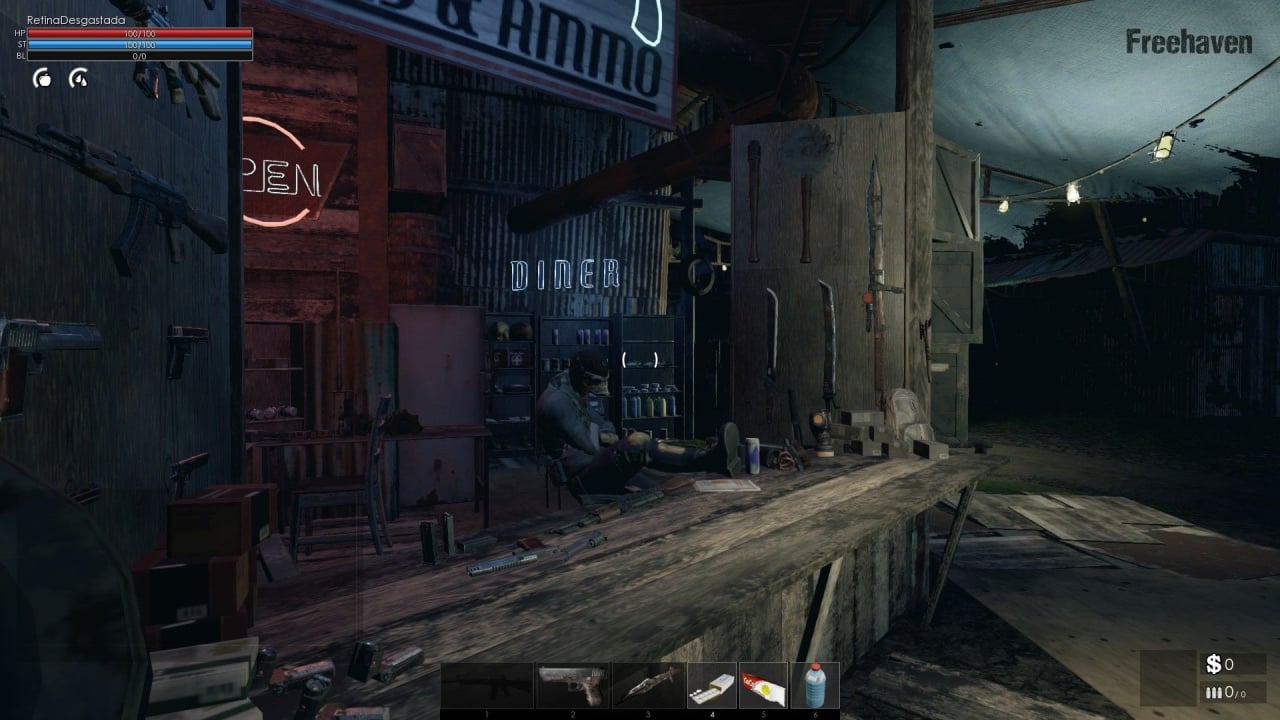Equip the pistol from the hotbar

click(x=572, y=686)
